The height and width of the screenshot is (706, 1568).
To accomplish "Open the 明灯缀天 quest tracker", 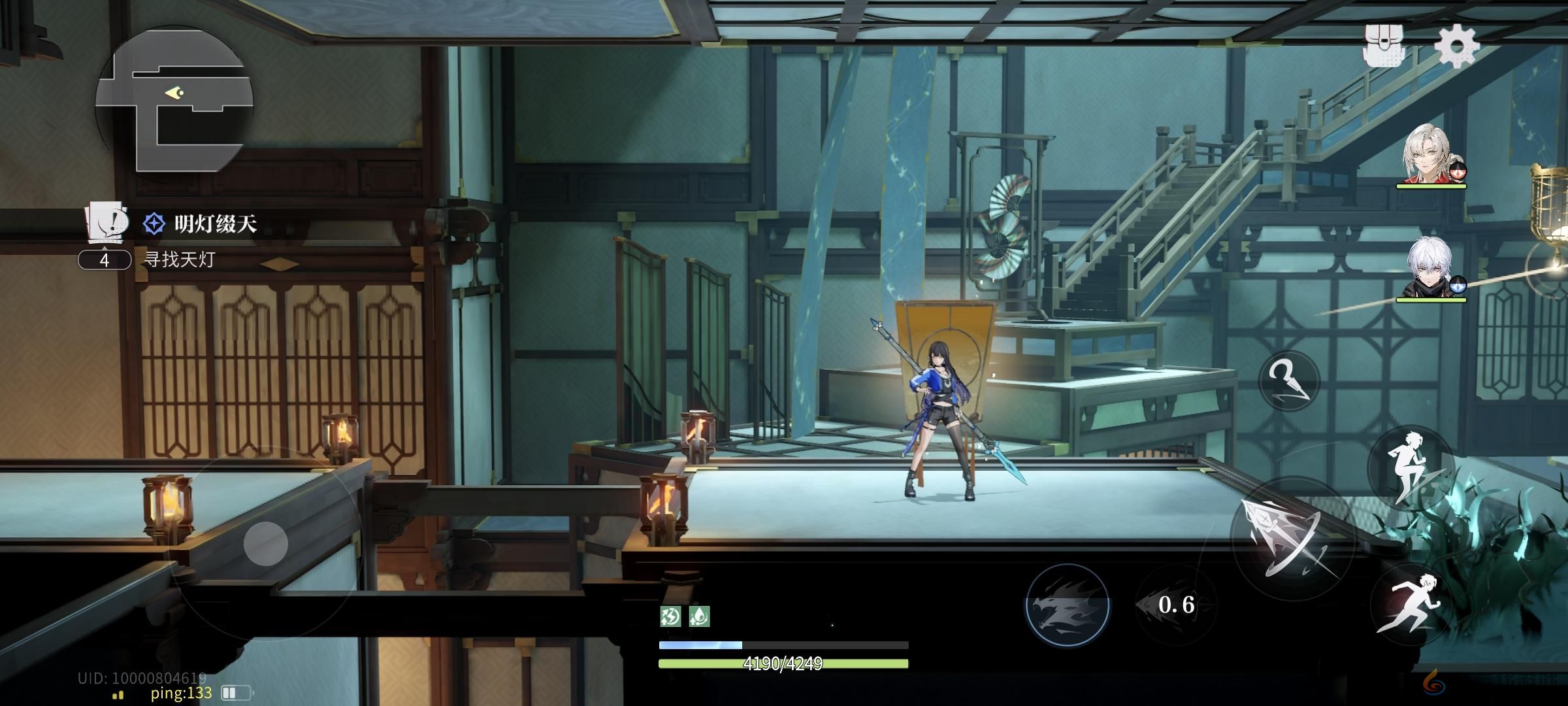I will click(x=215, y=224).
